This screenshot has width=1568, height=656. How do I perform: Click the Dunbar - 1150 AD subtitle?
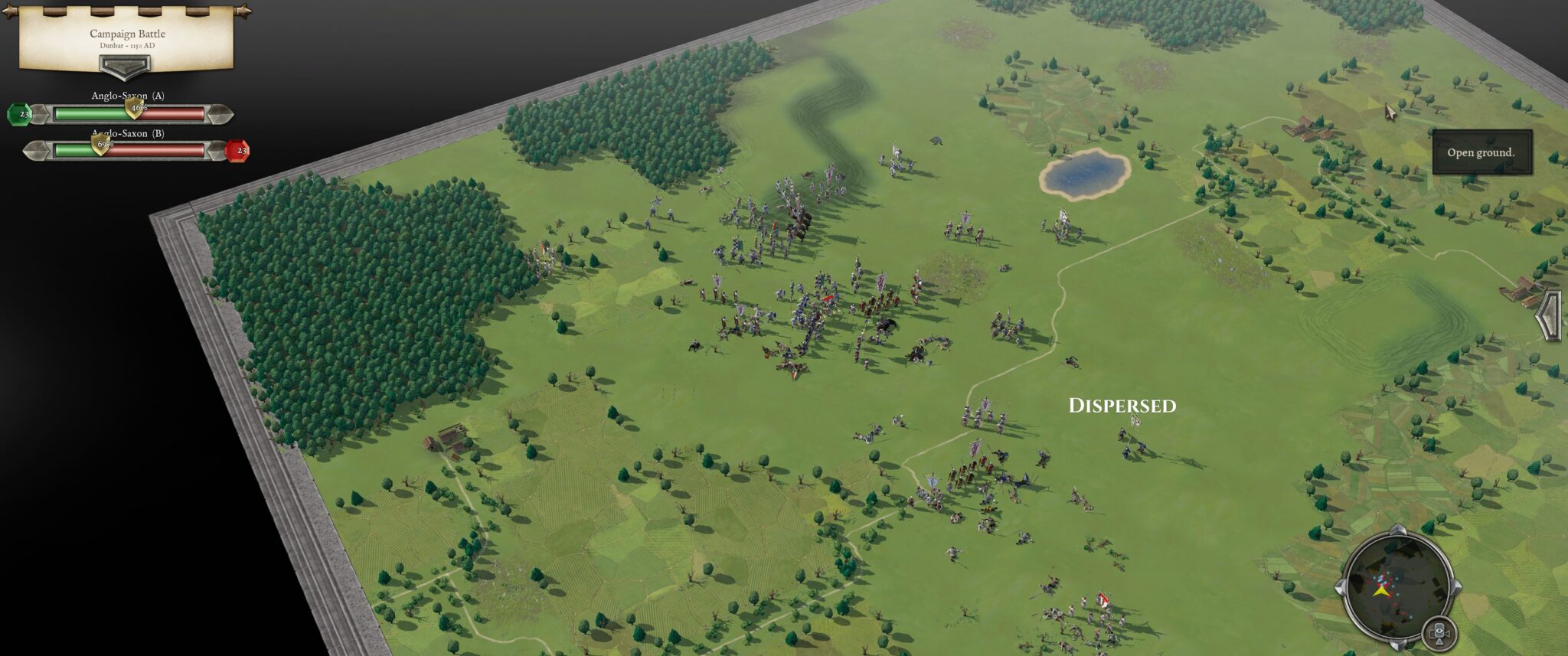click(127, 45)
